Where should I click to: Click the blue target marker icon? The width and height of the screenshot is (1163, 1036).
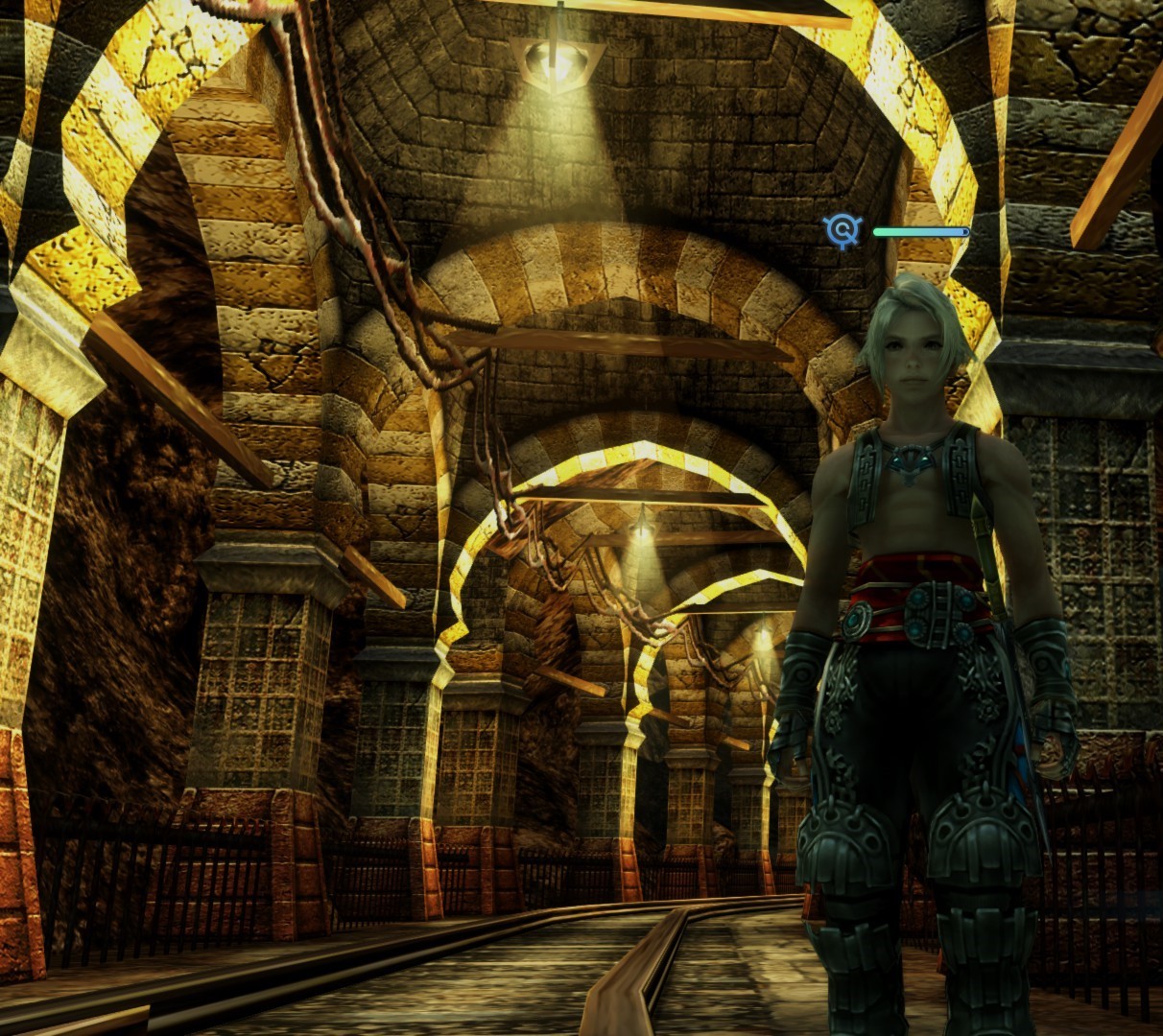(x=842, y=231)
